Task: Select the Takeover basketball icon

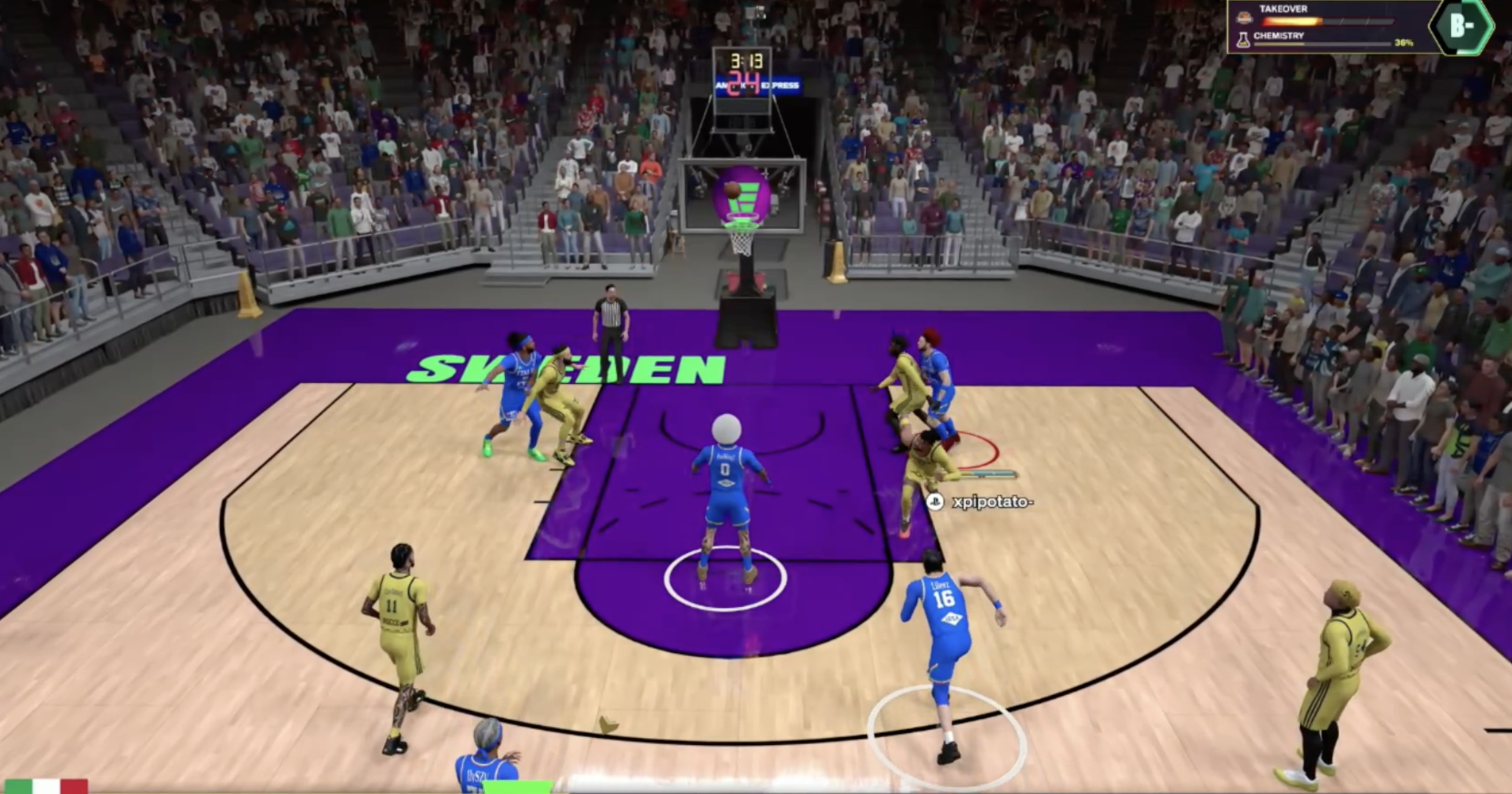Action: click(1244, 18)
